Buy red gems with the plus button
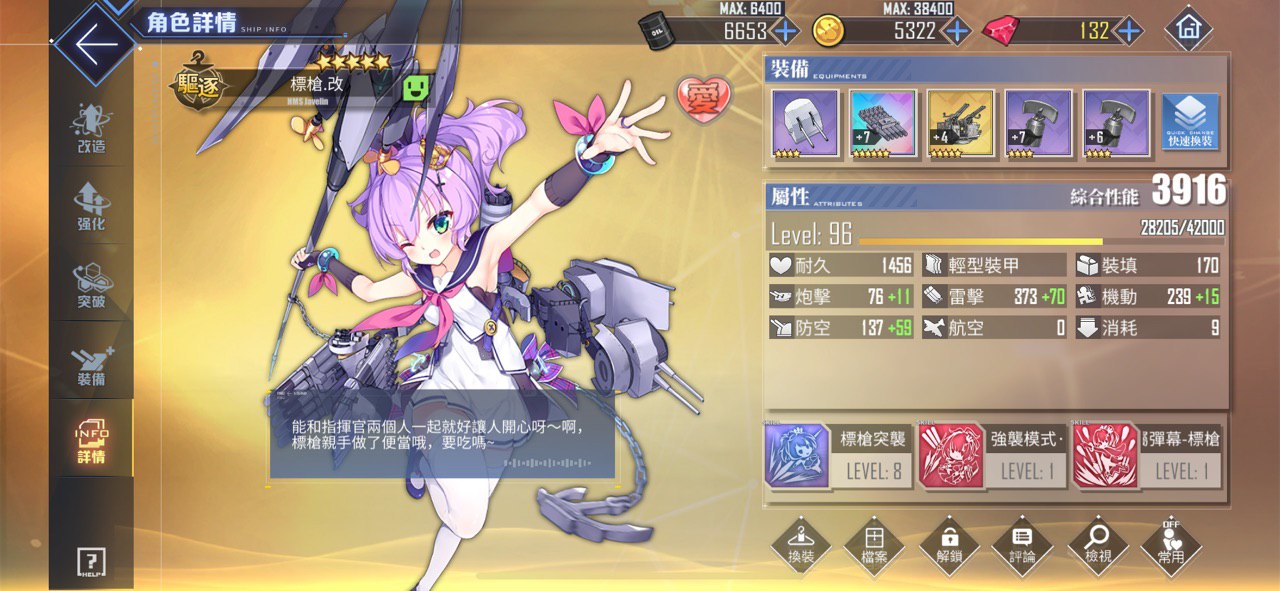The image size is (1280, 591). click(1129, 31)
